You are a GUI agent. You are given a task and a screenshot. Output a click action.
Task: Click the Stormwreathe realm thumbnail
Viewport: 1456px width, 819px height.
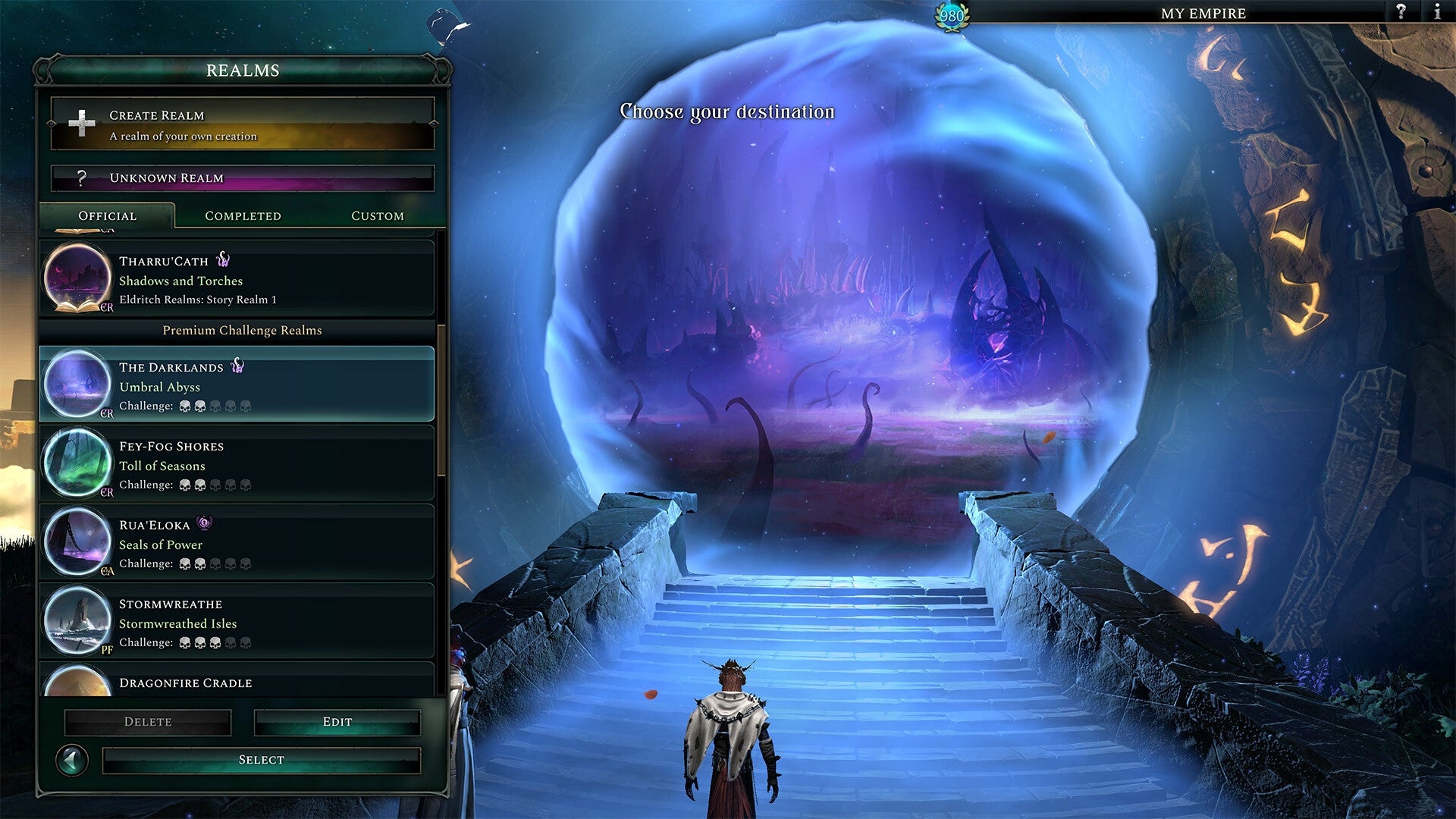tap(77, 621)
